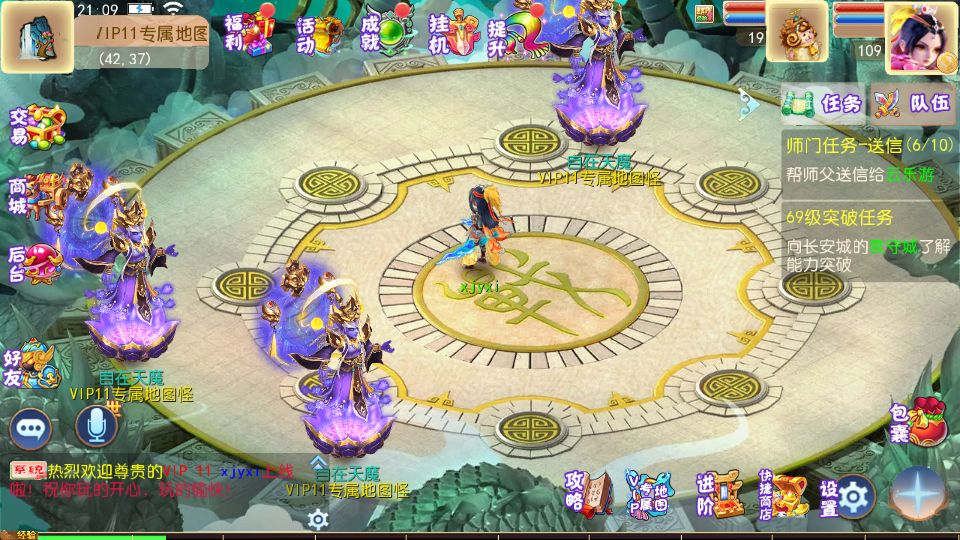Open the chat speech bubble button
Image resolution: width=960 pixels, height=540 pixels.
(x=31, y=428)
